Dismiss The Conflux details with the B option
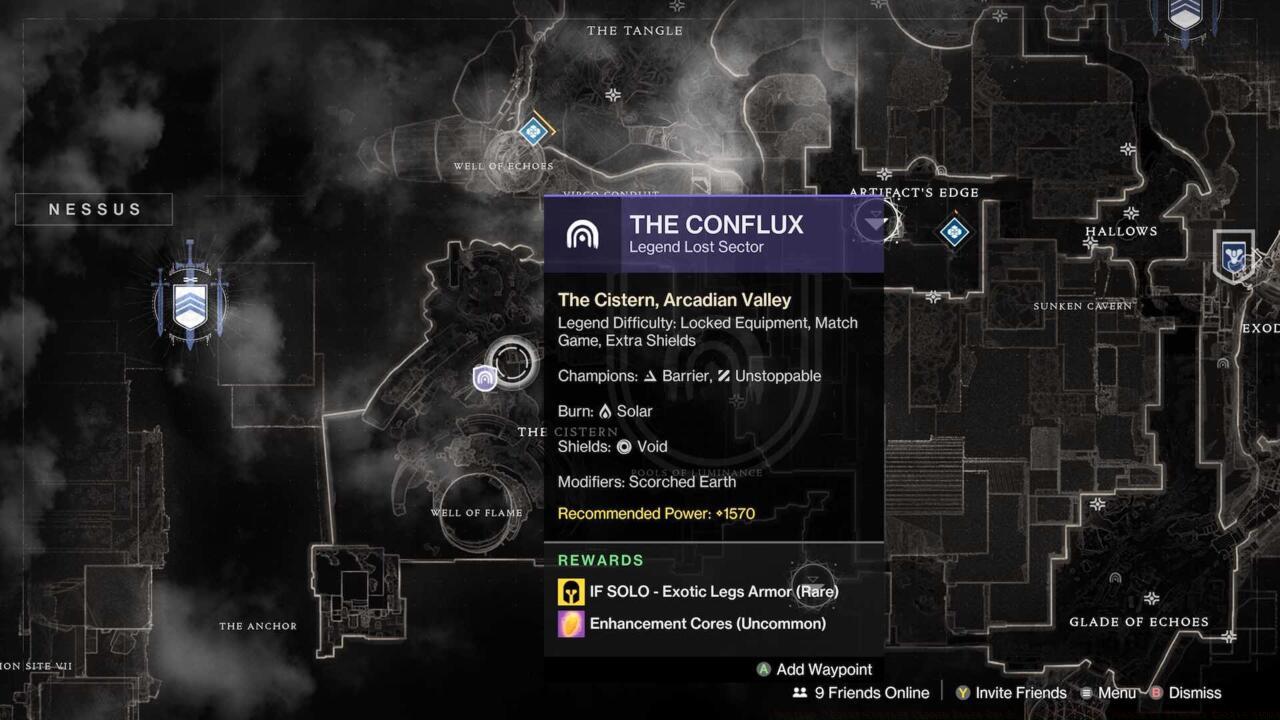 click(x=1157, y=692)
